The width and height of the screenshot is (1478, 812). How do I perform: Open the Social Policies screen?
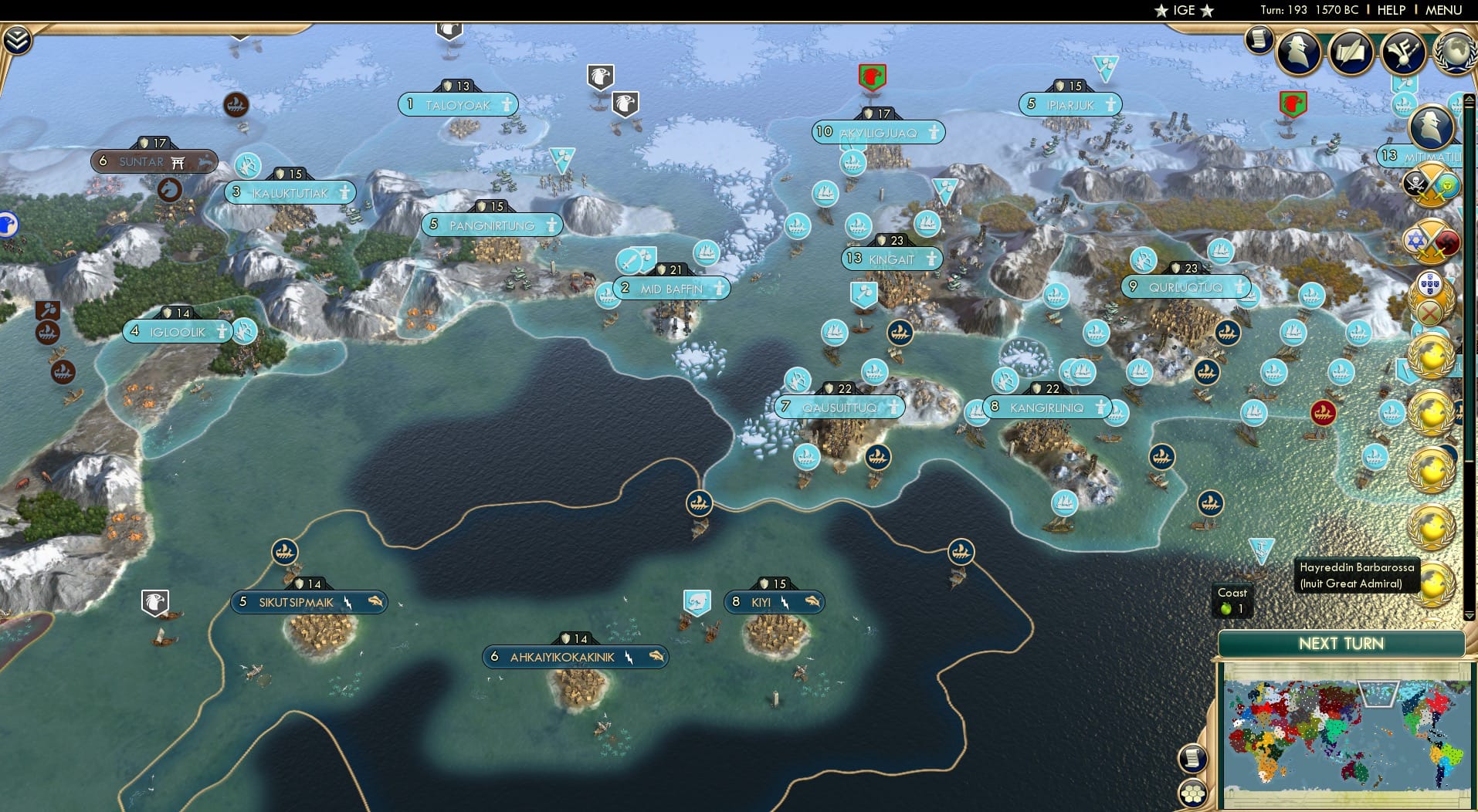click(x=1405, y=52)
